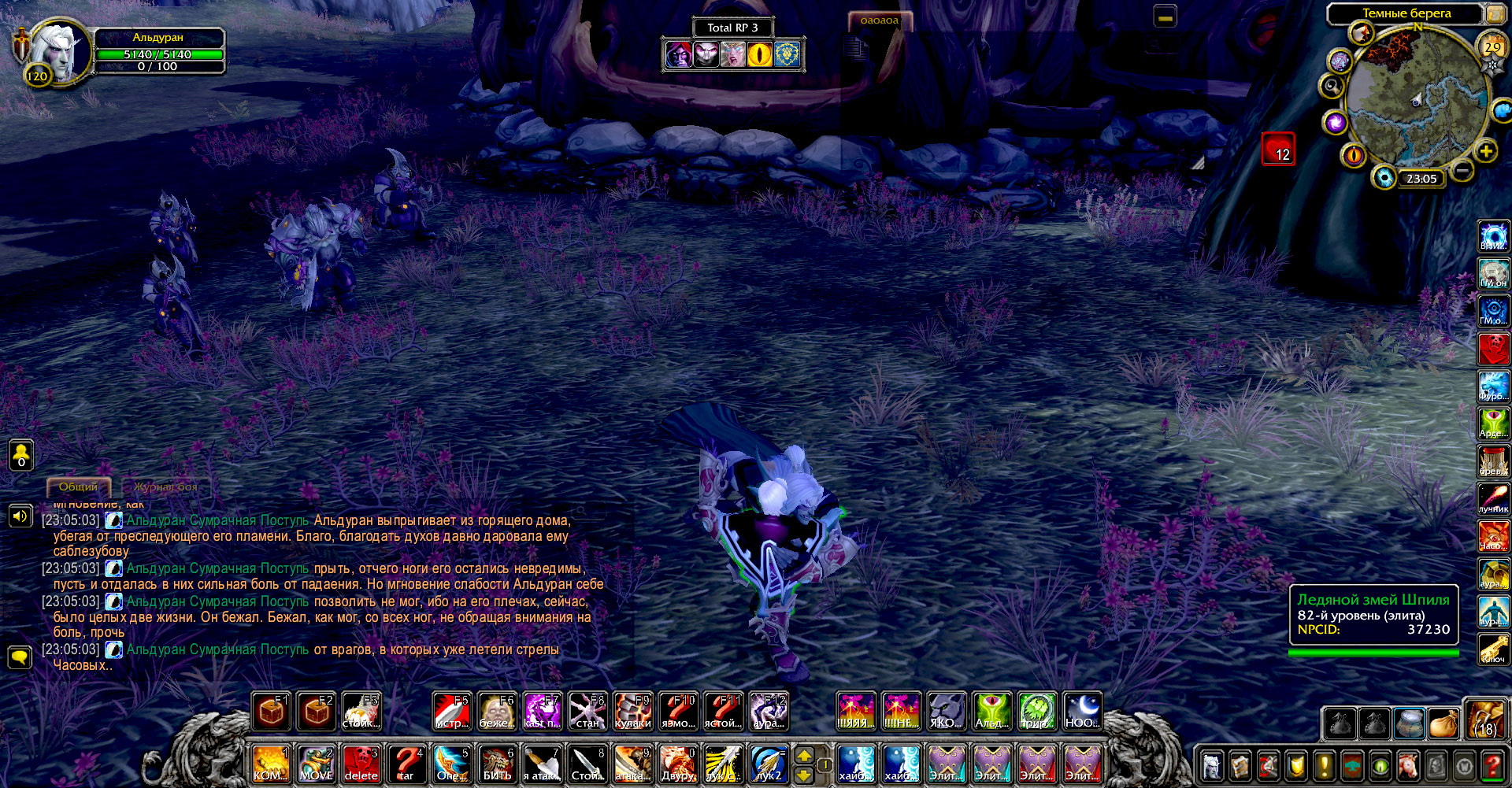1512x788 pixels.
Task: Switch action bar page with the up arrow
Action: pyautogui.click(x=804, y=755)
